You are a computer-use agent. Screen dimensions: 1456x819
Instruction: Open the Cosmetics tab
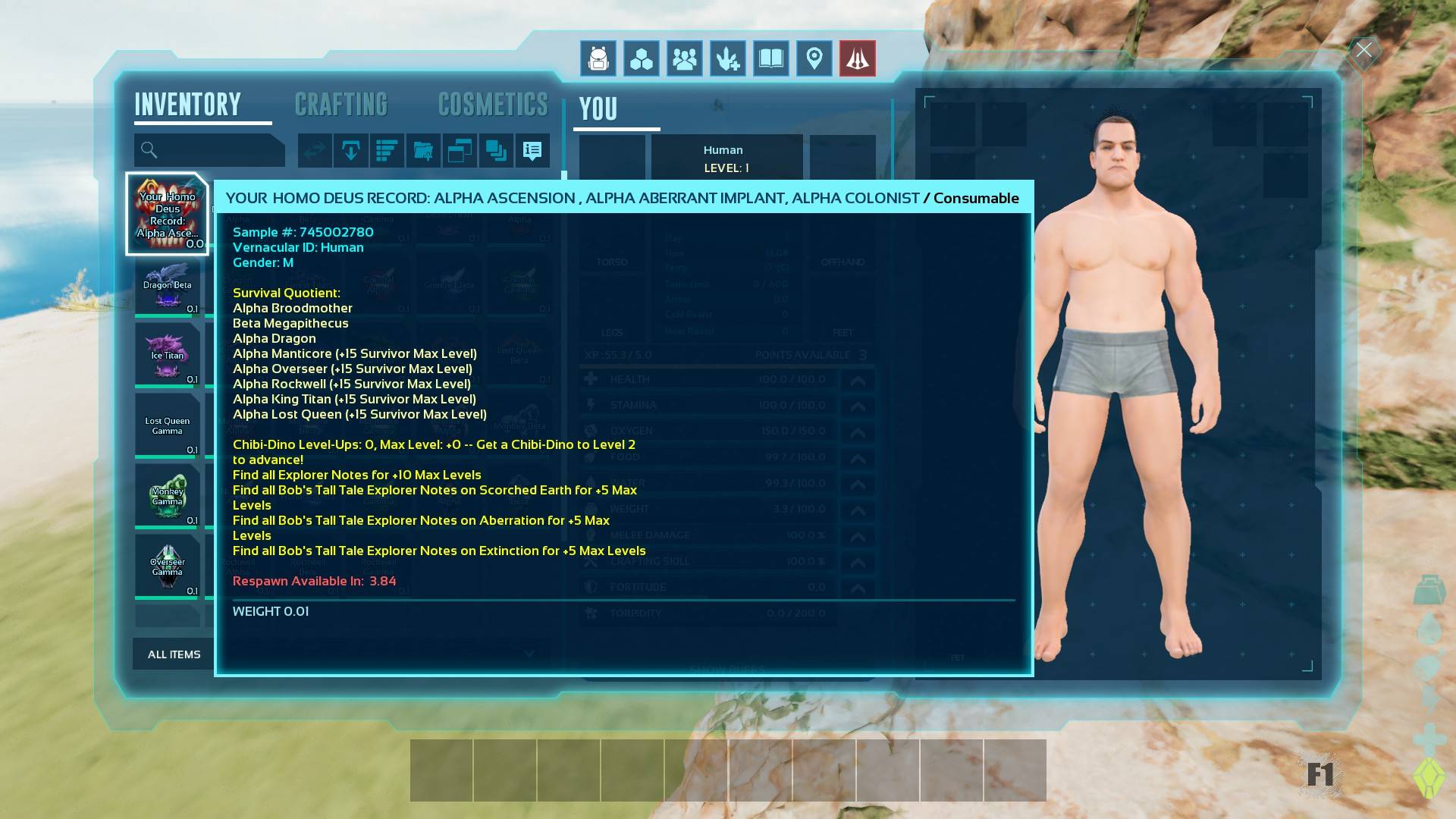click(x=493, y=105)
